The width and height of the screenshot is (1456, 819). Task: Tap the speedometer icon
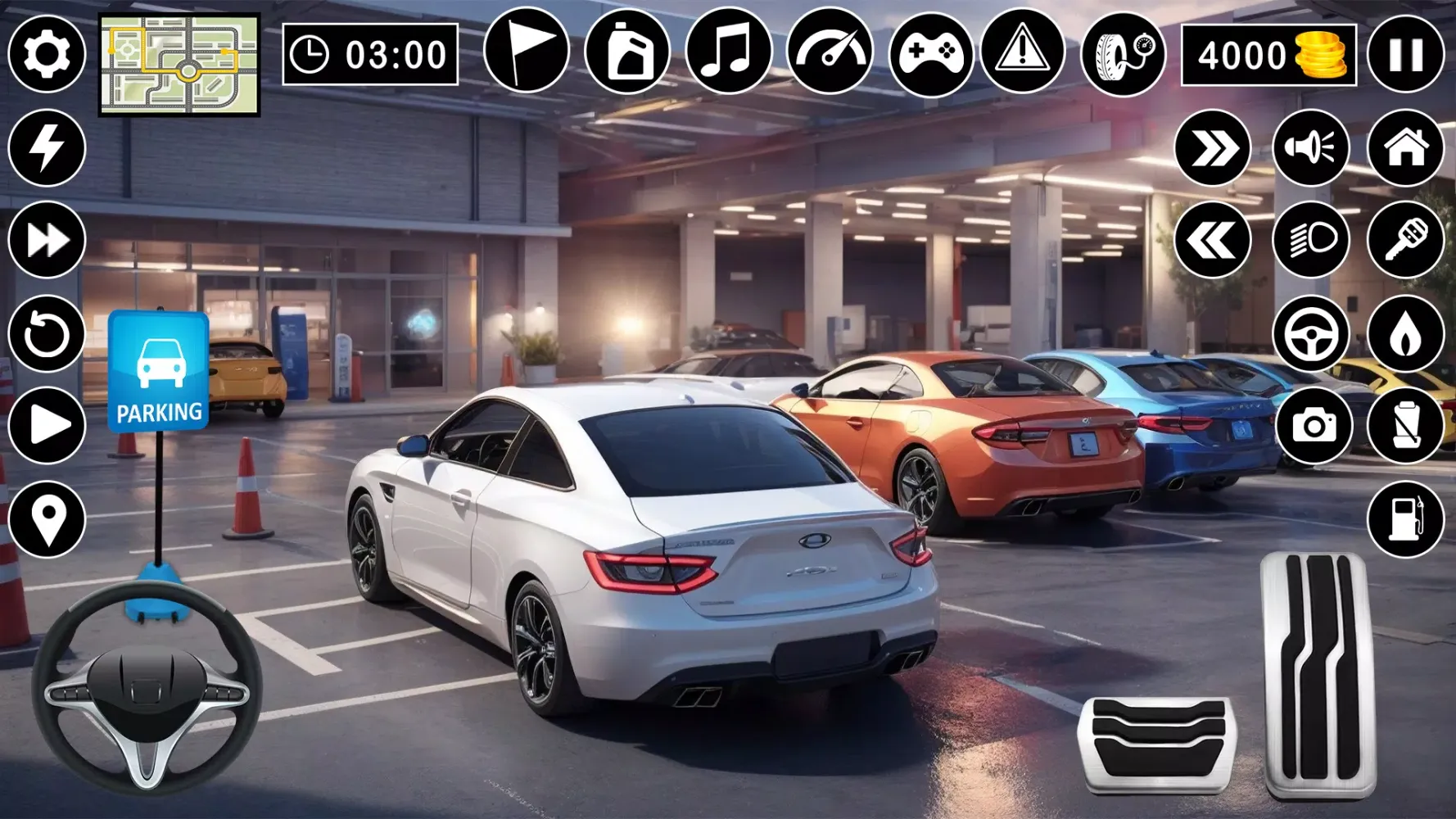click(831, 56)
